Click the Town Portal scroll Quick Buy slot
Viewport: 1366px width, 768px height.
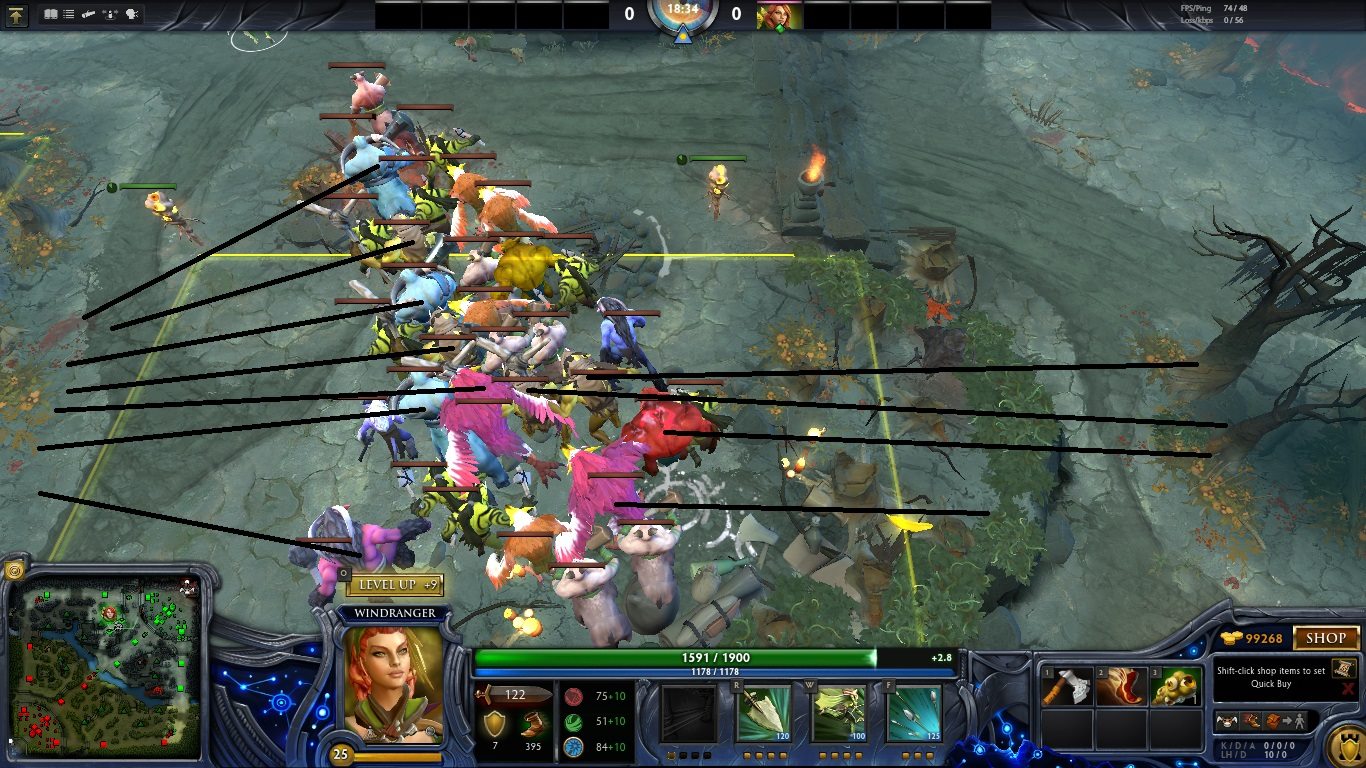1343,668
